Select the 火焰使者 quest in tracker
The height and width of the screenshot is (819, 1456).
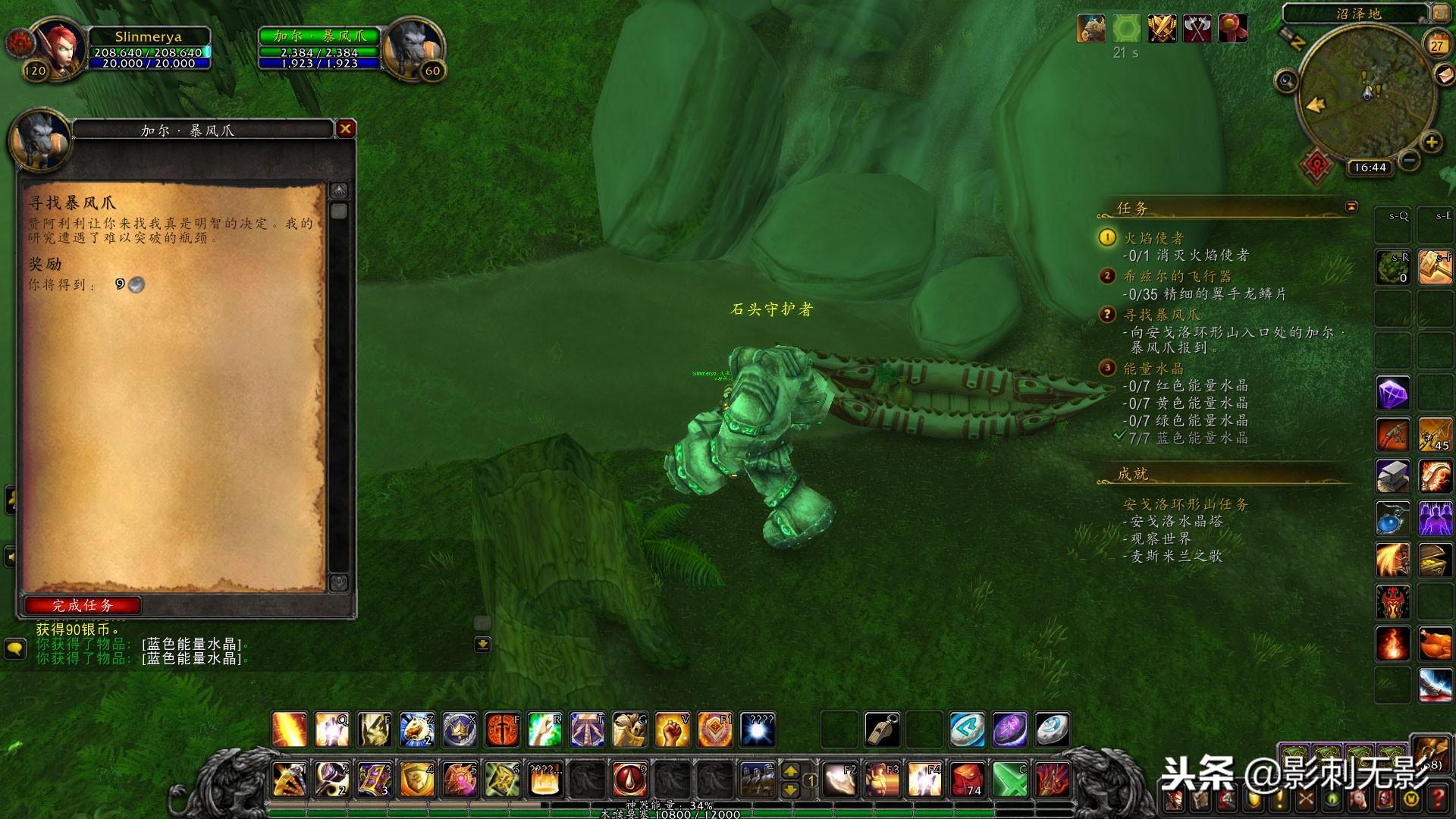click(1153, 239)
